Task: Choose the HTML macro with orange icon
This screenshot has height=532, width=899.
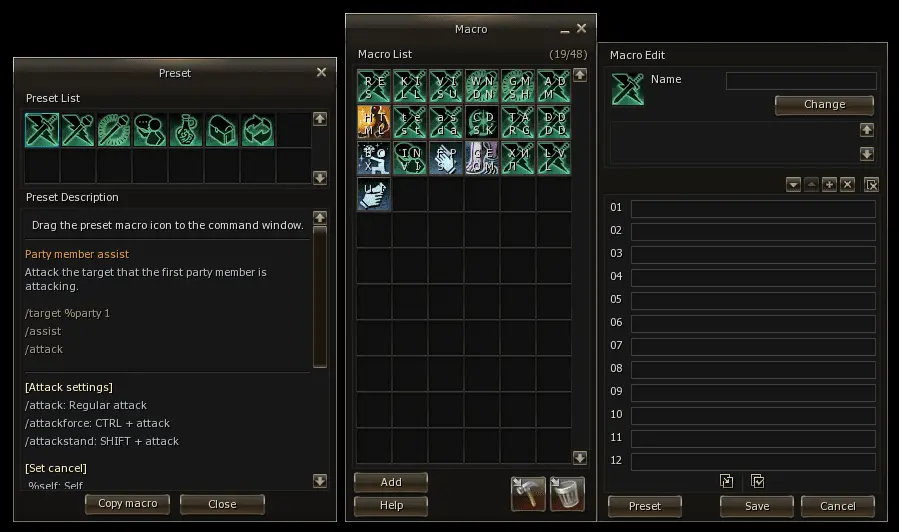Action: [375, 122]
